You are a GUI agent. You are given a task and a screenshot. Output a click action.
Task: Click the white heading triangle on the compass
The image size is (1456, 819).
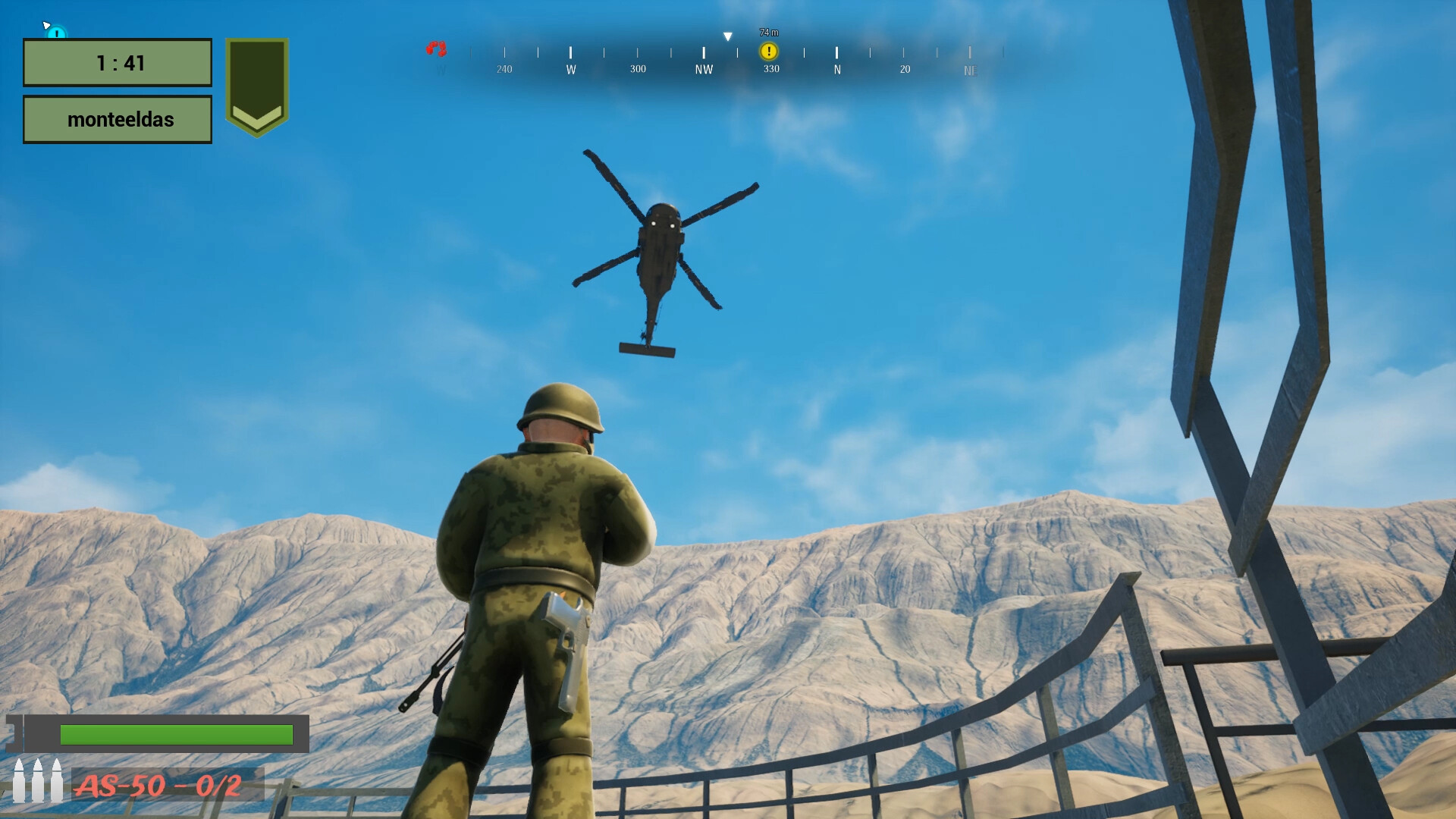(727, 35)
